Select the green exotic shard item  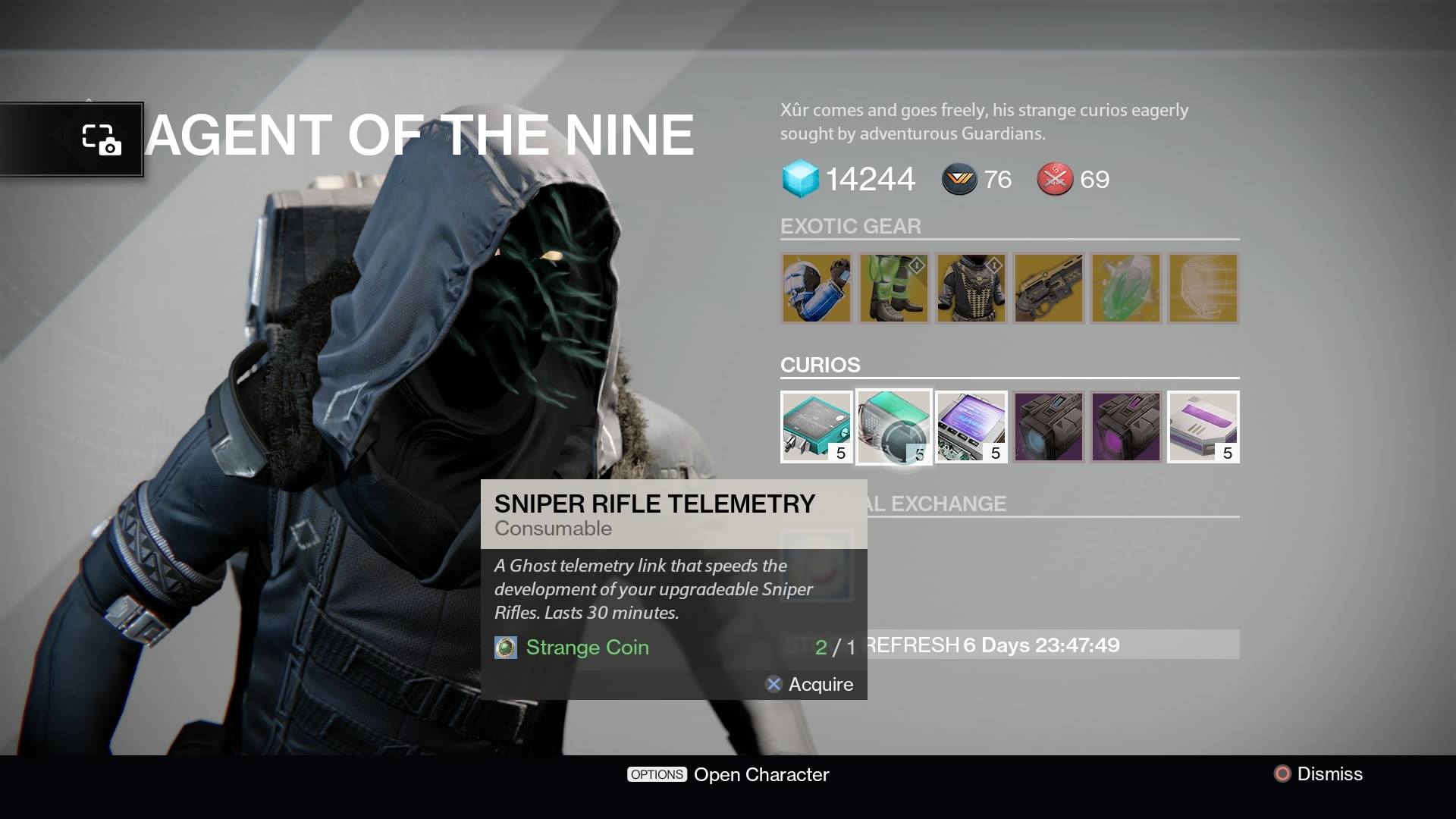click(x=1126, y=288)
